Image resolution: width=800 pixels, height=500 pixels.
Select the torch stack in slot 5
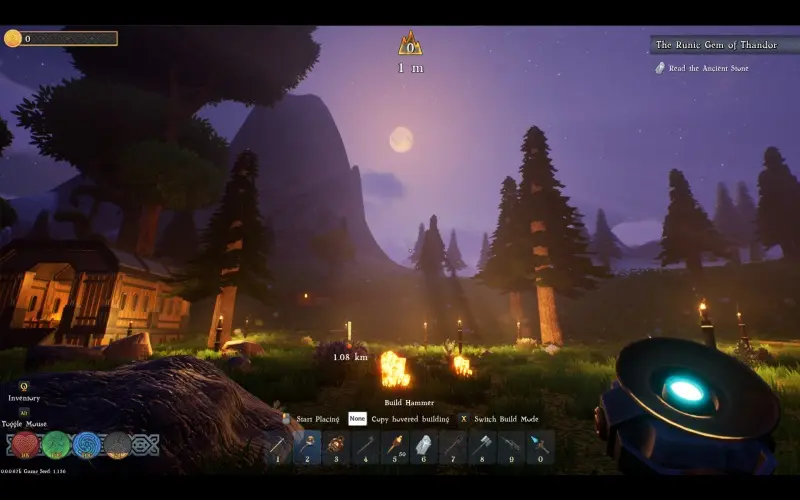pyautogui.click(x=395, y=445)
